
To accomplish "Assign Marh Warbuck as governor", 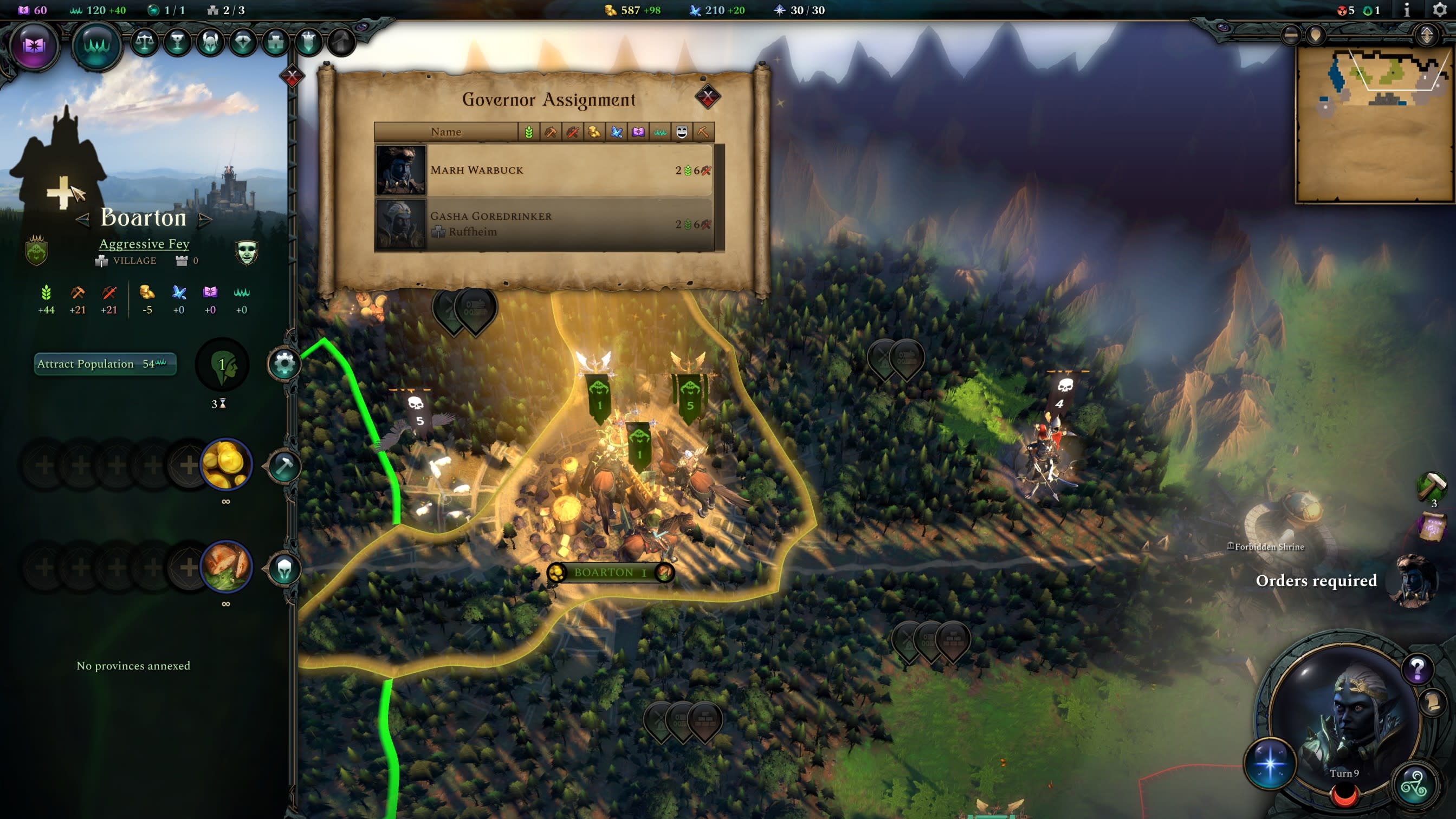I will tap(542, 170).
